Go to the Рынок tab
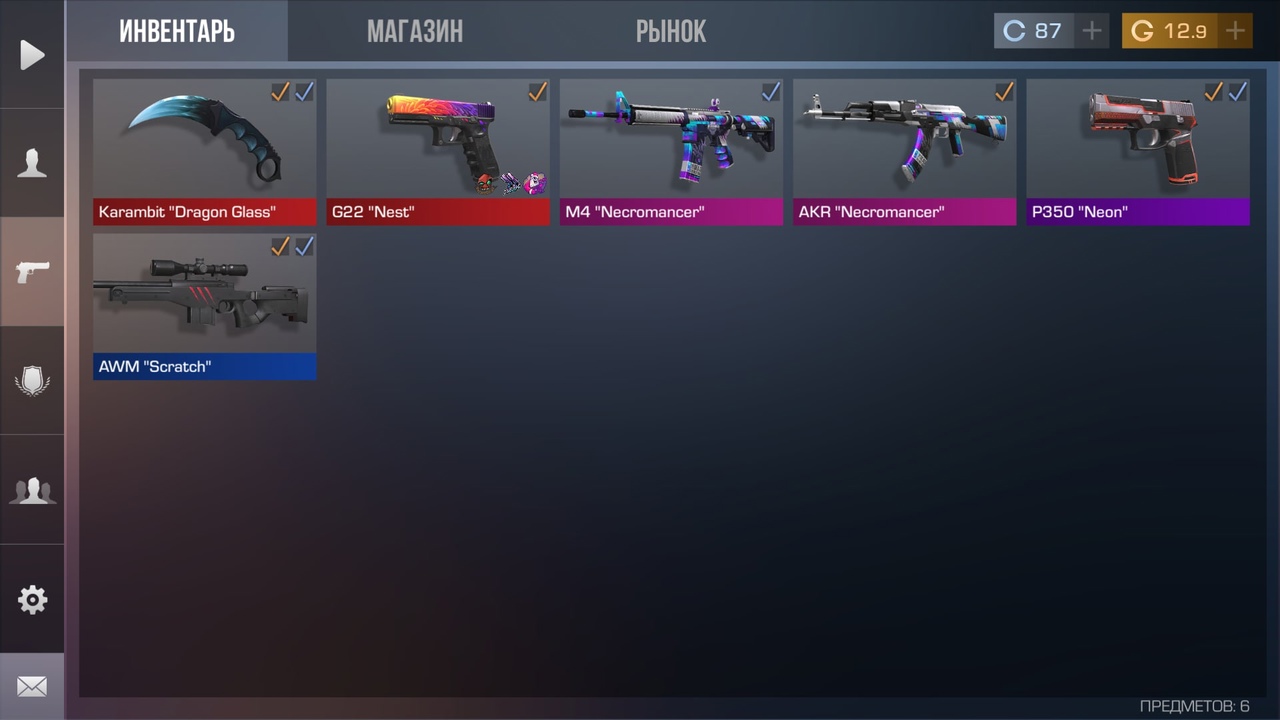The height and width of the screenshot is (720, 1280). tap(670, 32)
